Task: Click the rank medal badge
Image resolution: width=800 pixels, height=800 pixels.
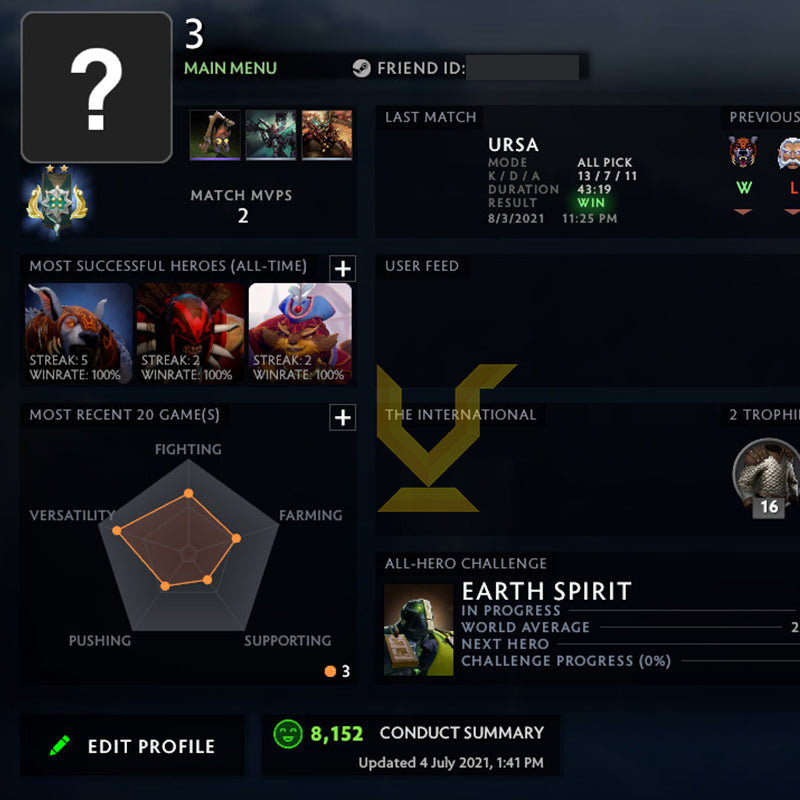Action: 55,198
